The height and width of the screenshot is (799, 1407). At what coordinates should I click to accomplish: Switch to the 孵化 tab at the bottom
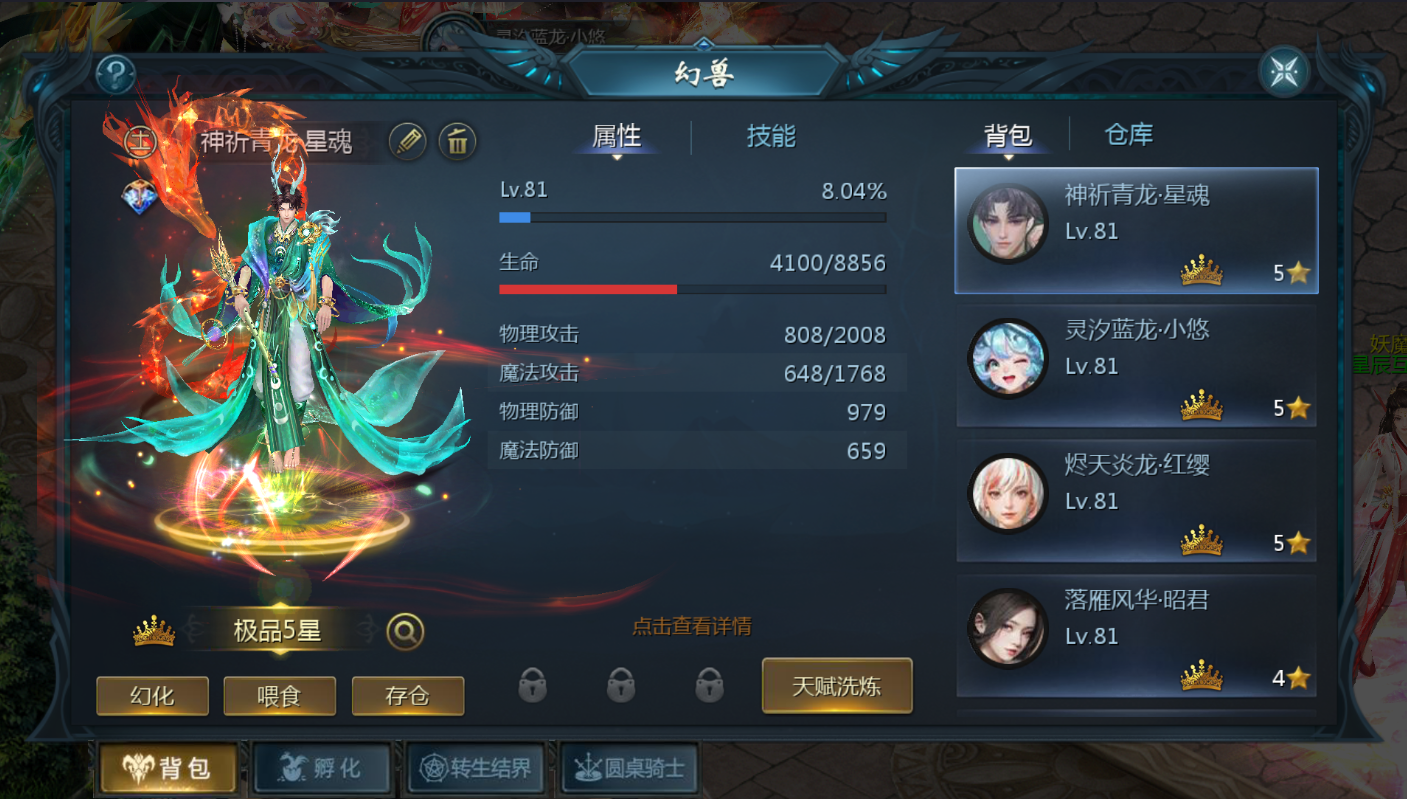pos(322,768)
